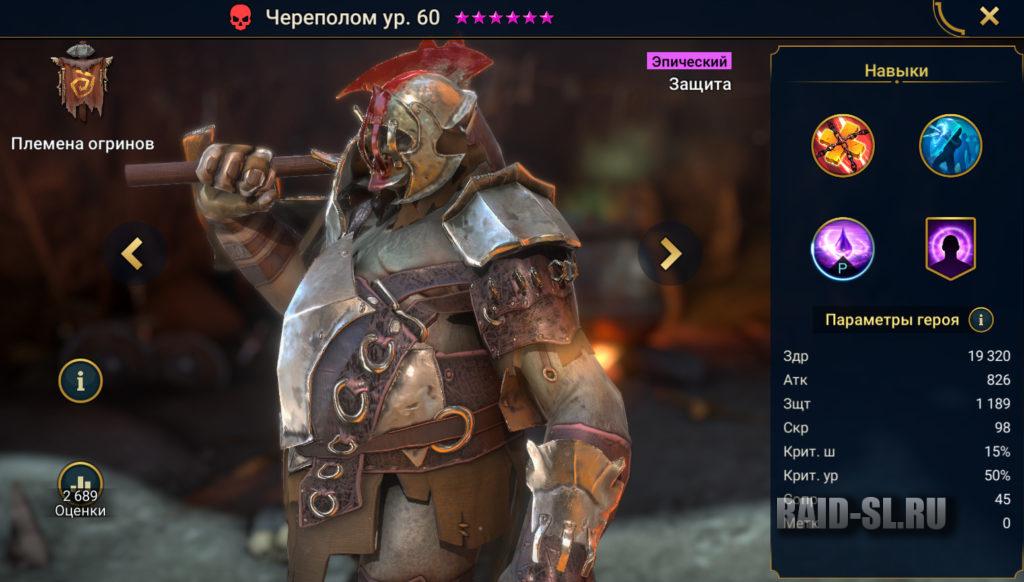The image size is (1024, 582).
Task: Click the round info button beside the champion
Action: (x=80, y=379)
